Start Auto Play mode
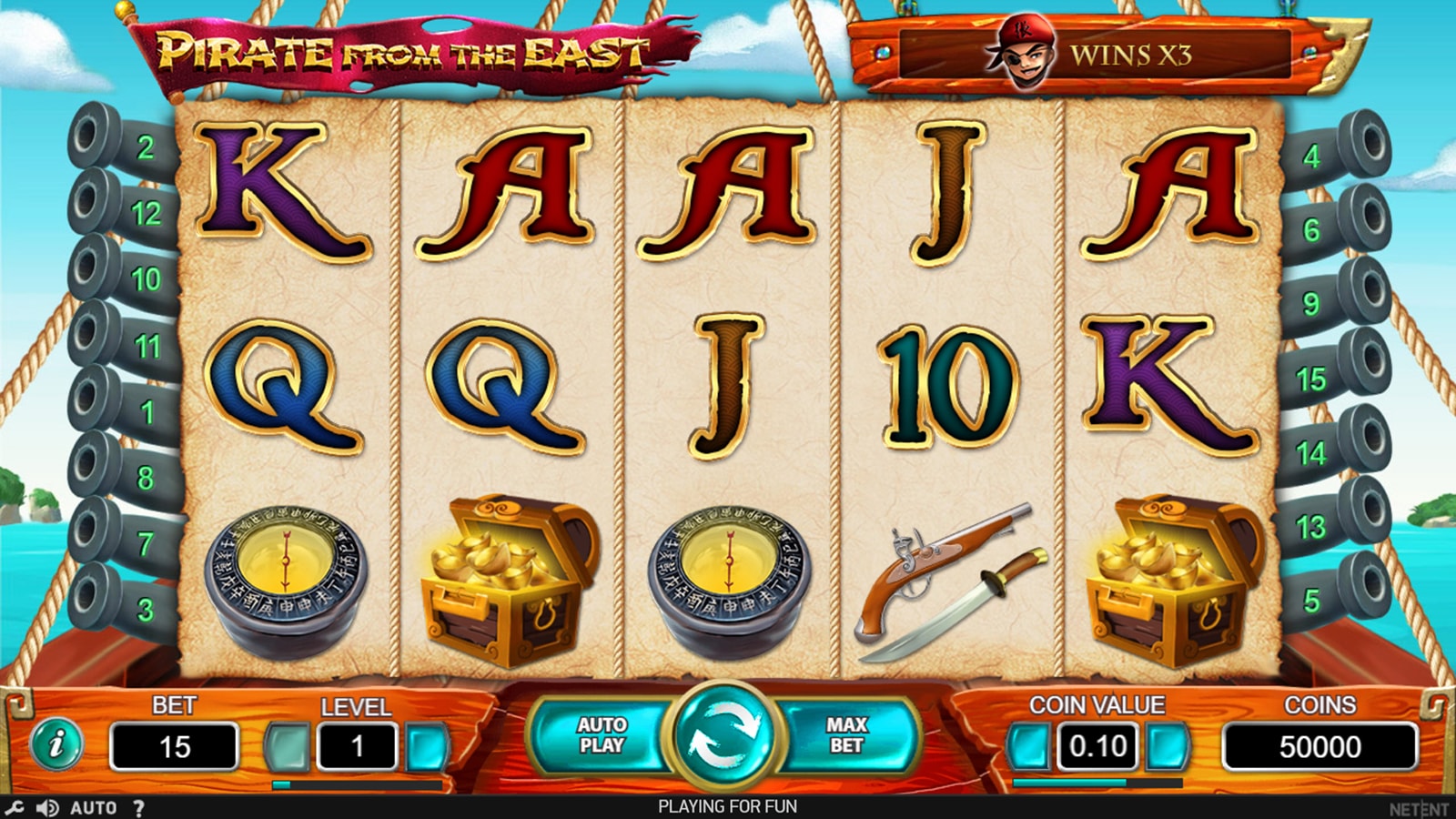Viewport: 1456px width, 819px height. 602,735
